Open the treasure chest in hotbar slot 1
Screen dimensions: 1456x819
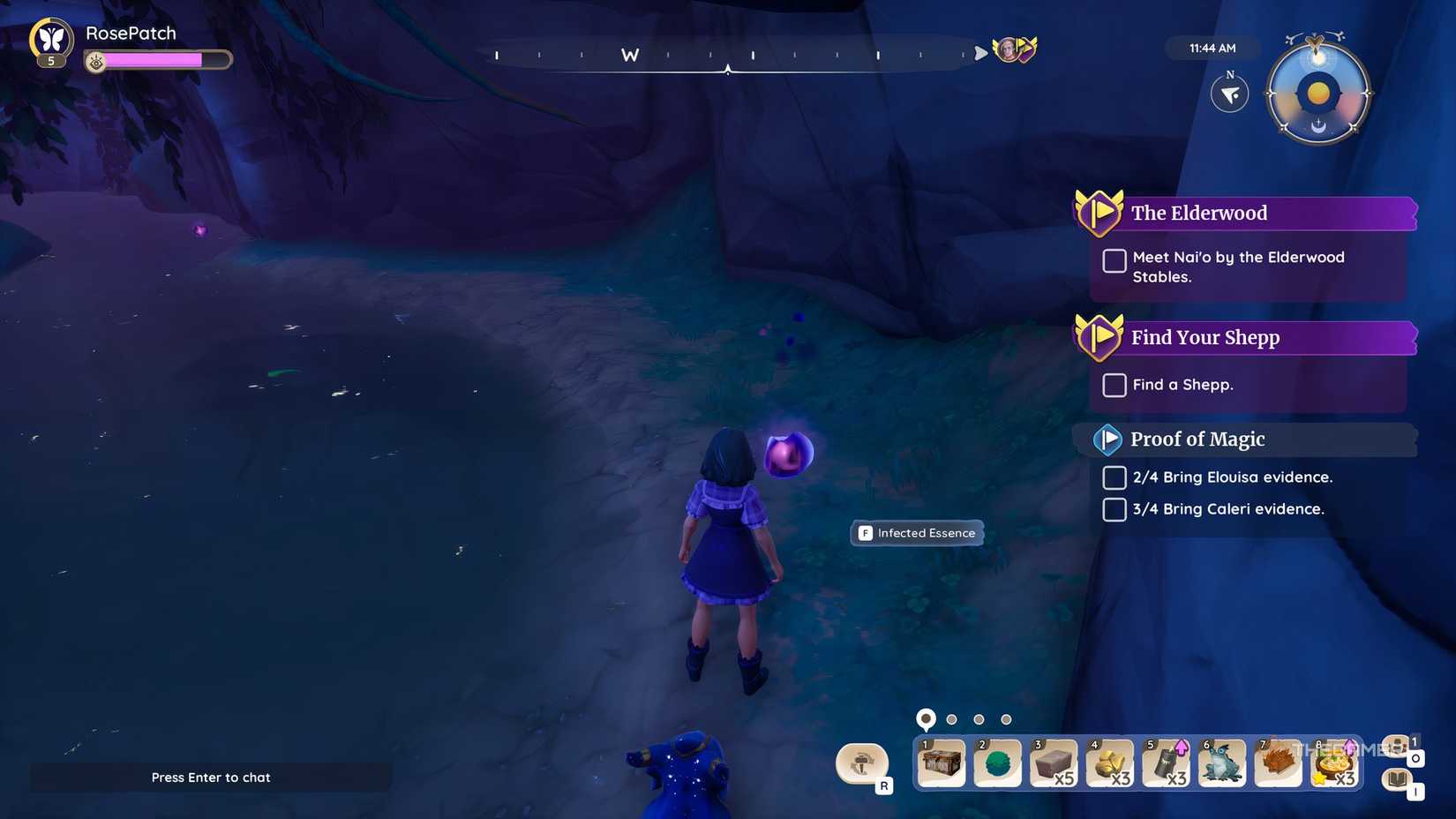(941, 763)
